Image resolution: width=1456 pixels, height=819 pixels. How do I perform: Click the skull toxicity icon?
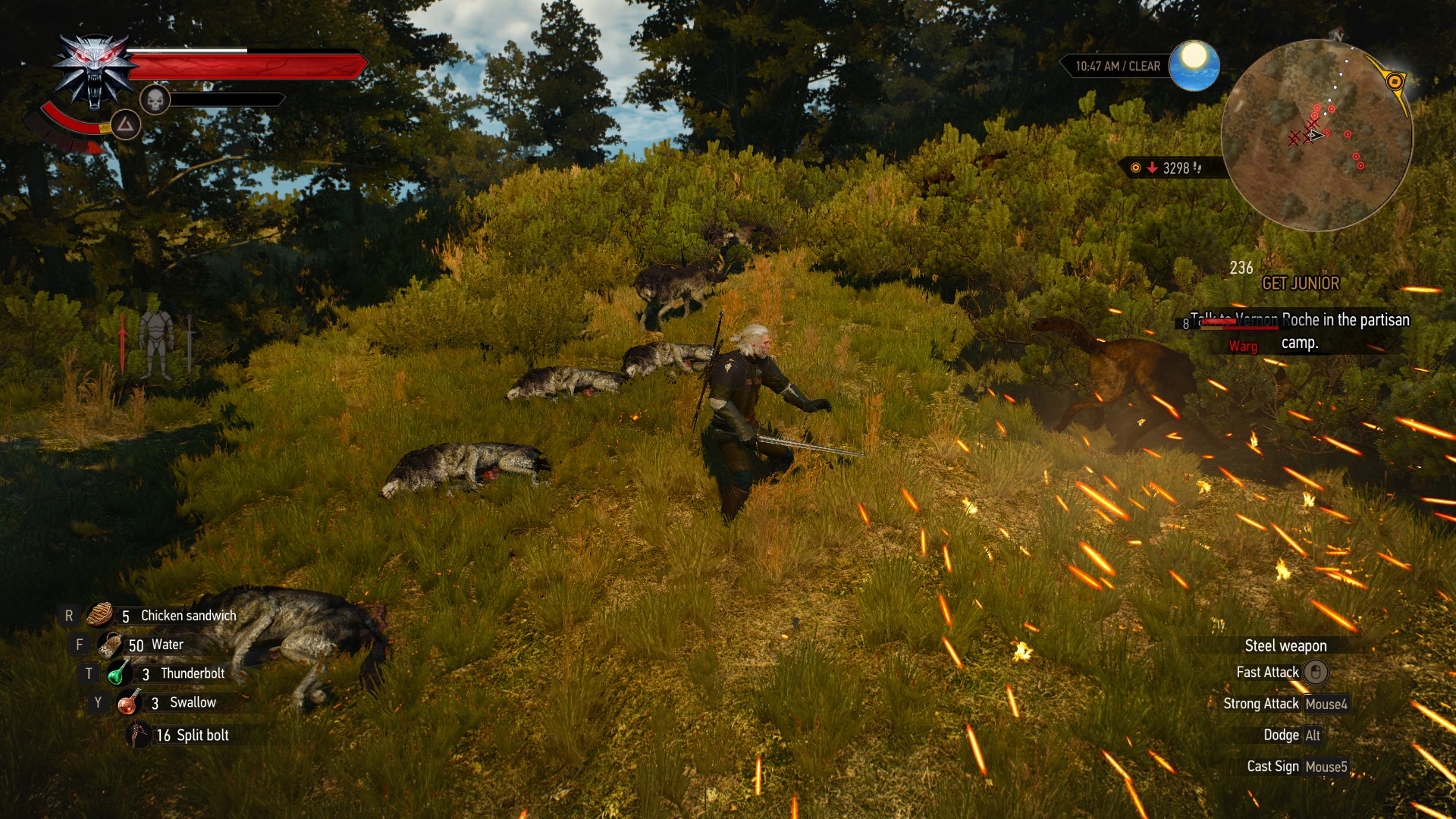(x=155, y=99)
